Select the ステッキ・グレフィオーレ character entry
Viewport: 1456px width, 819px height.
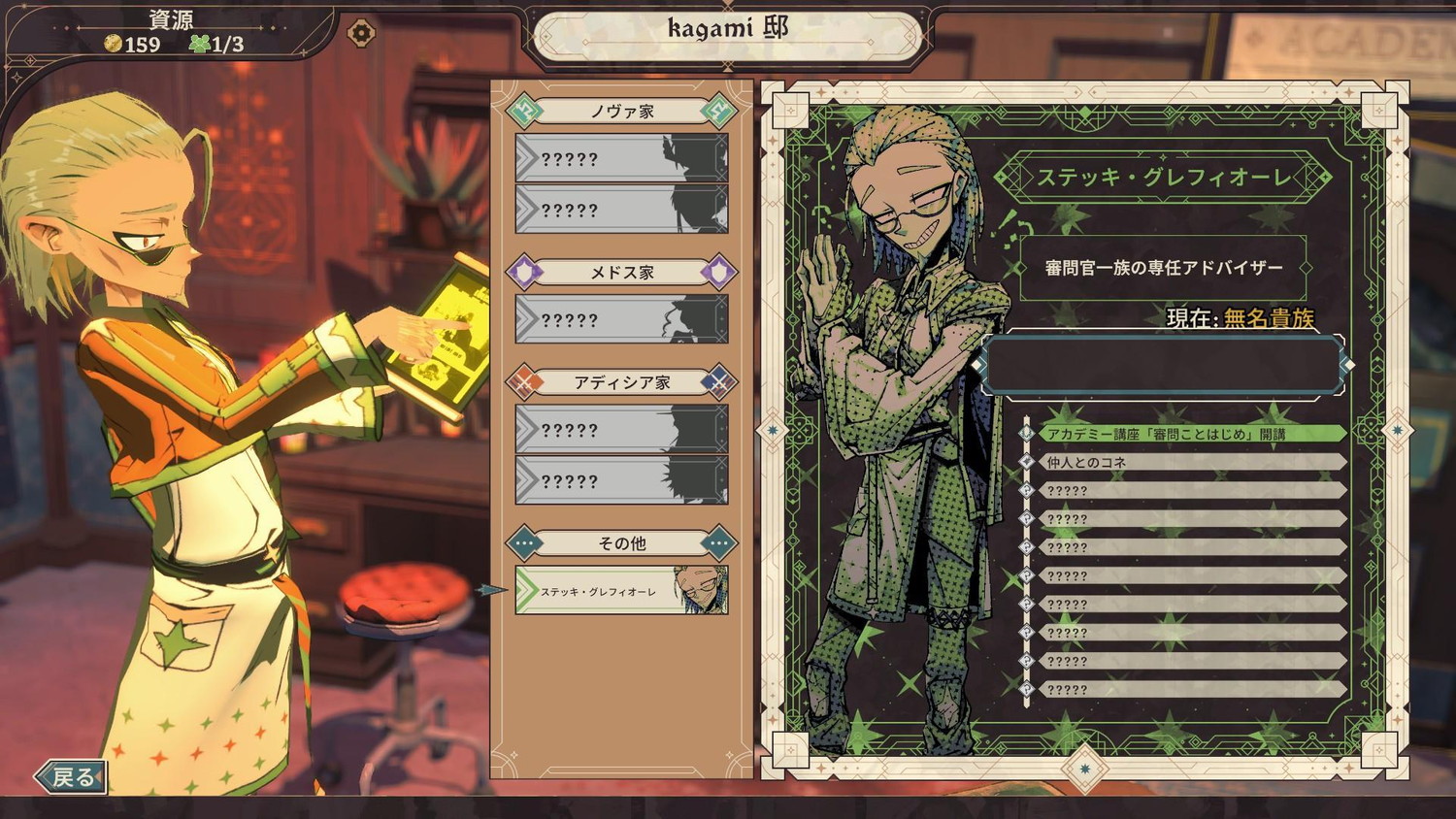coord(621,590)
